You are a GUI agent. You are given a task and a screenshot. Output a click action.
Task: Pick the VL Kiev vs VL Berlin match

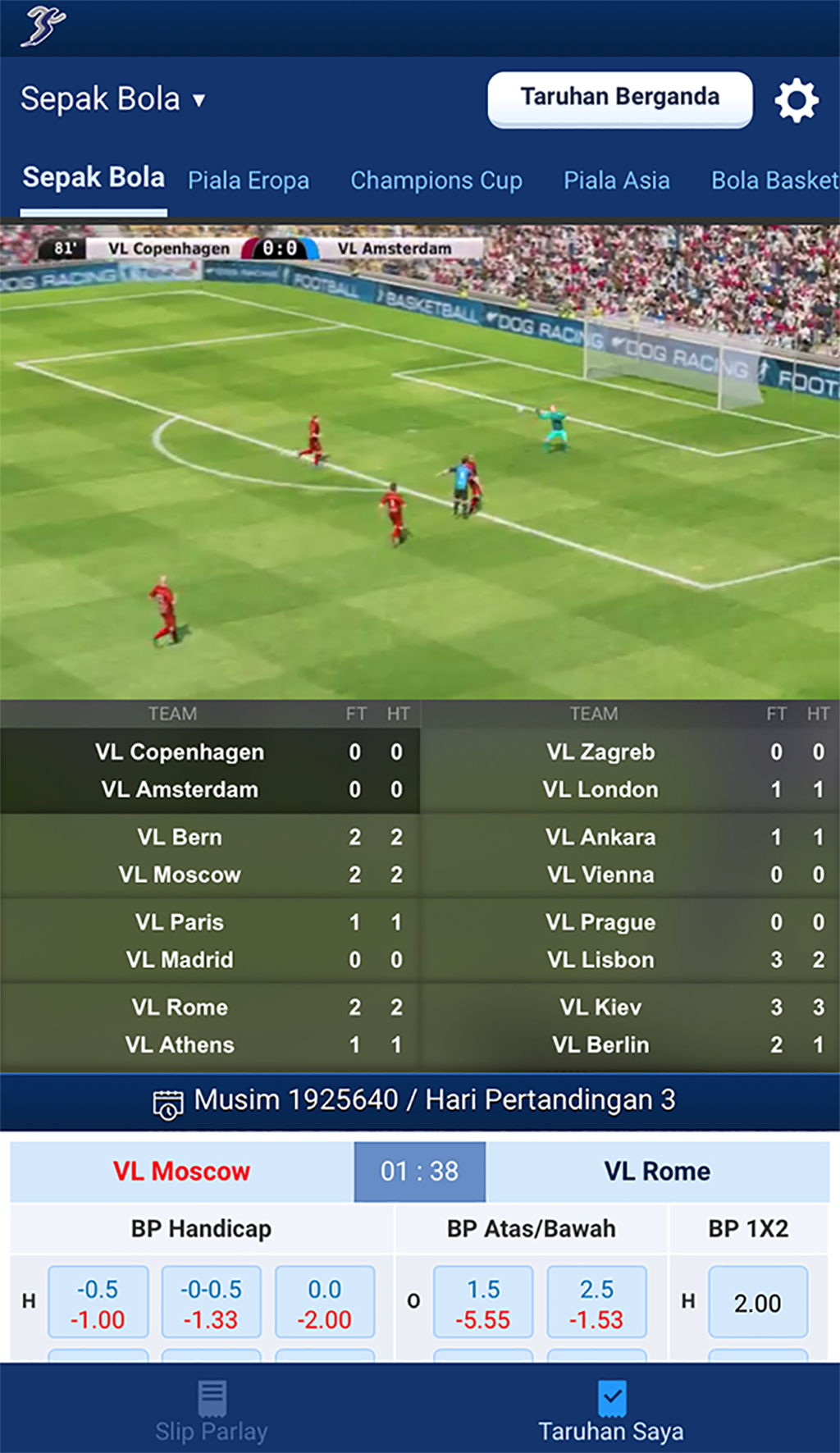pyautogui.click(x=630, y=1026)
